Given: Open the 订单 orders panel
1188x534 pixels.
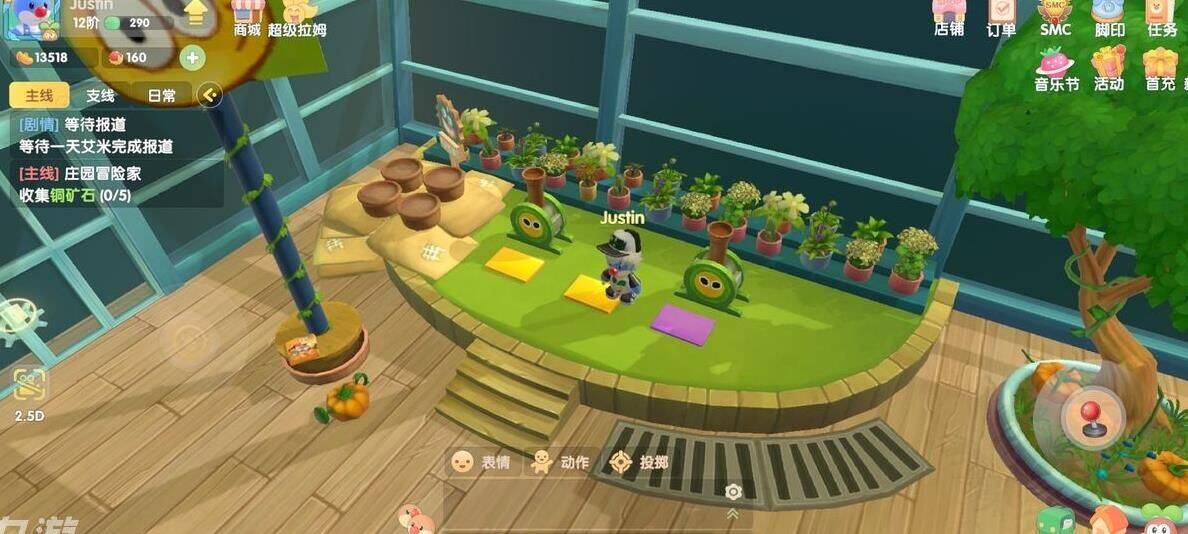Looking at the screenshot, I should pyautogui.click(x=1001, y=17).
